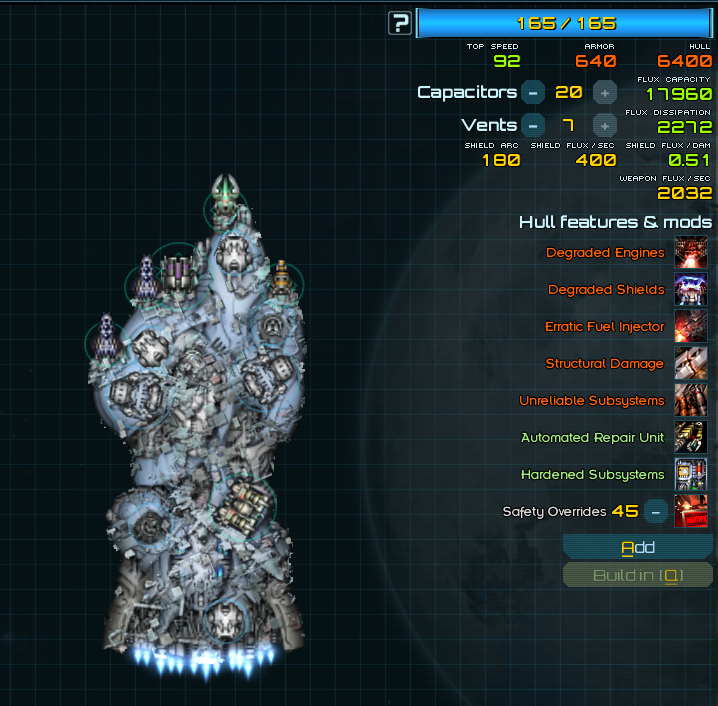Increase Capacitors with the plus button

[x=604, y=92]
